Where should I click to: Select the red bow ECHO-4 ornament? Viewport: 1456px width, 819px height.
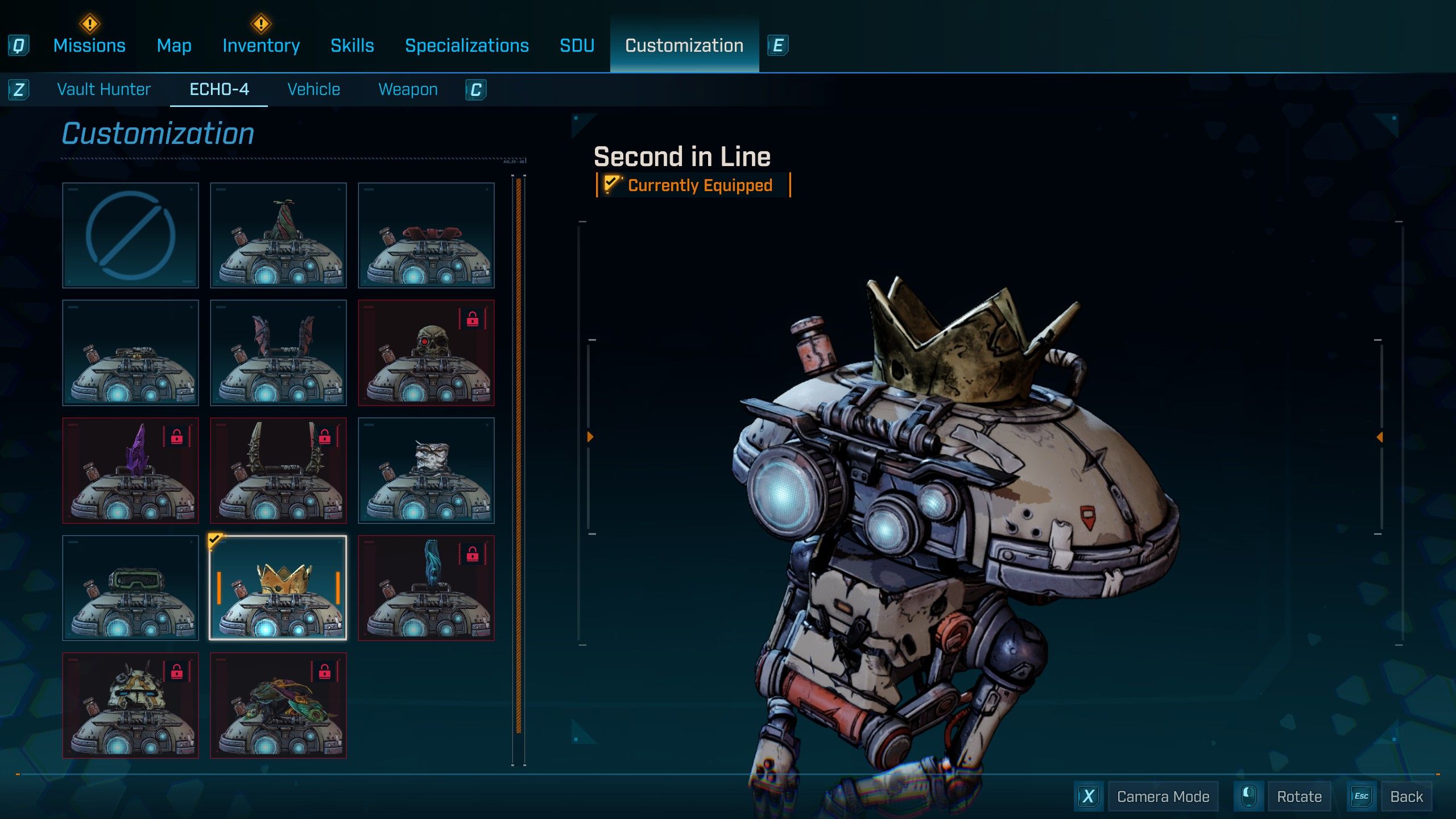pos(426,235)
